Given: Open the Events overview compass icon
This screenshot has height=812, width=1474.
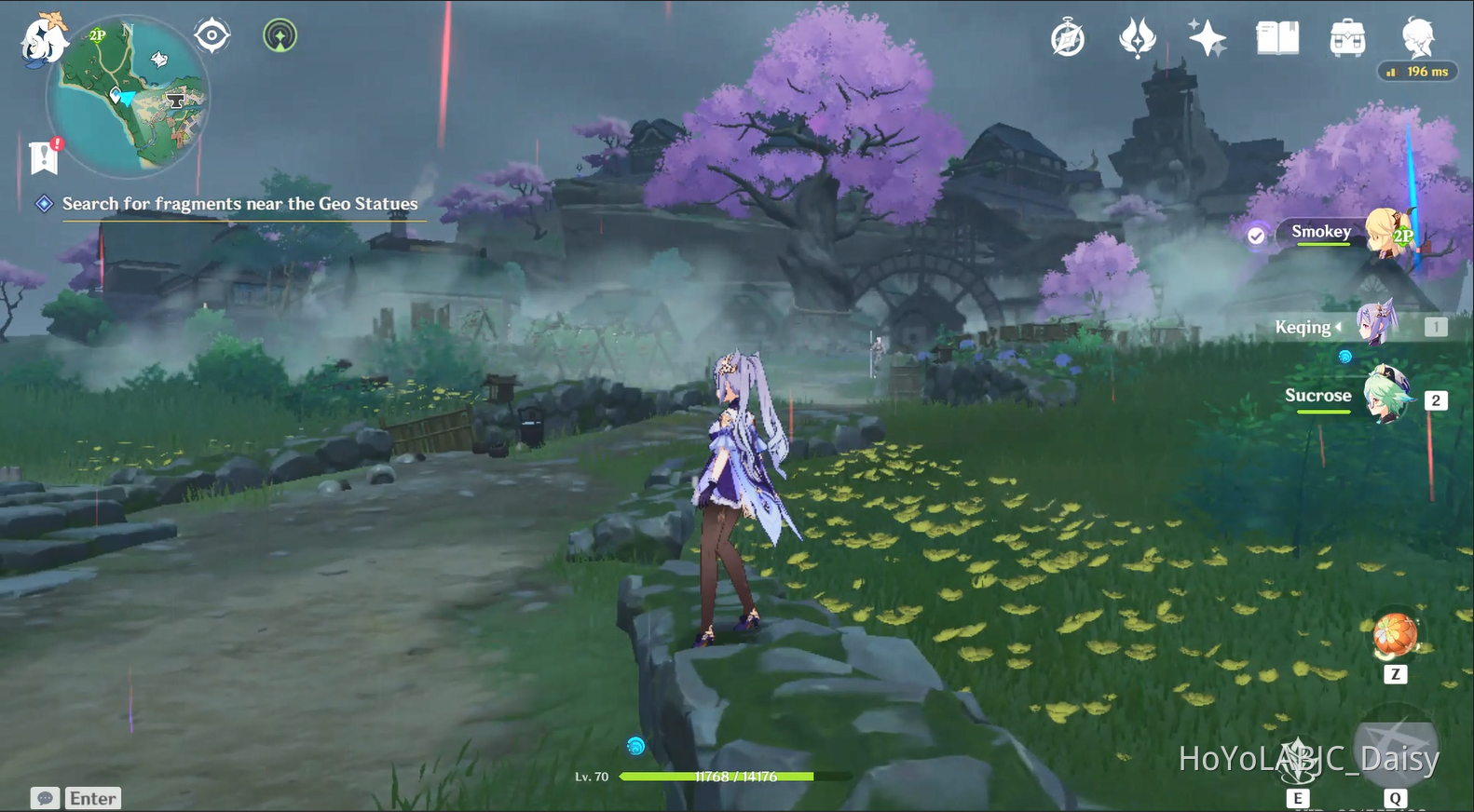Looking at the screenshot, I should pos(1068,37).
